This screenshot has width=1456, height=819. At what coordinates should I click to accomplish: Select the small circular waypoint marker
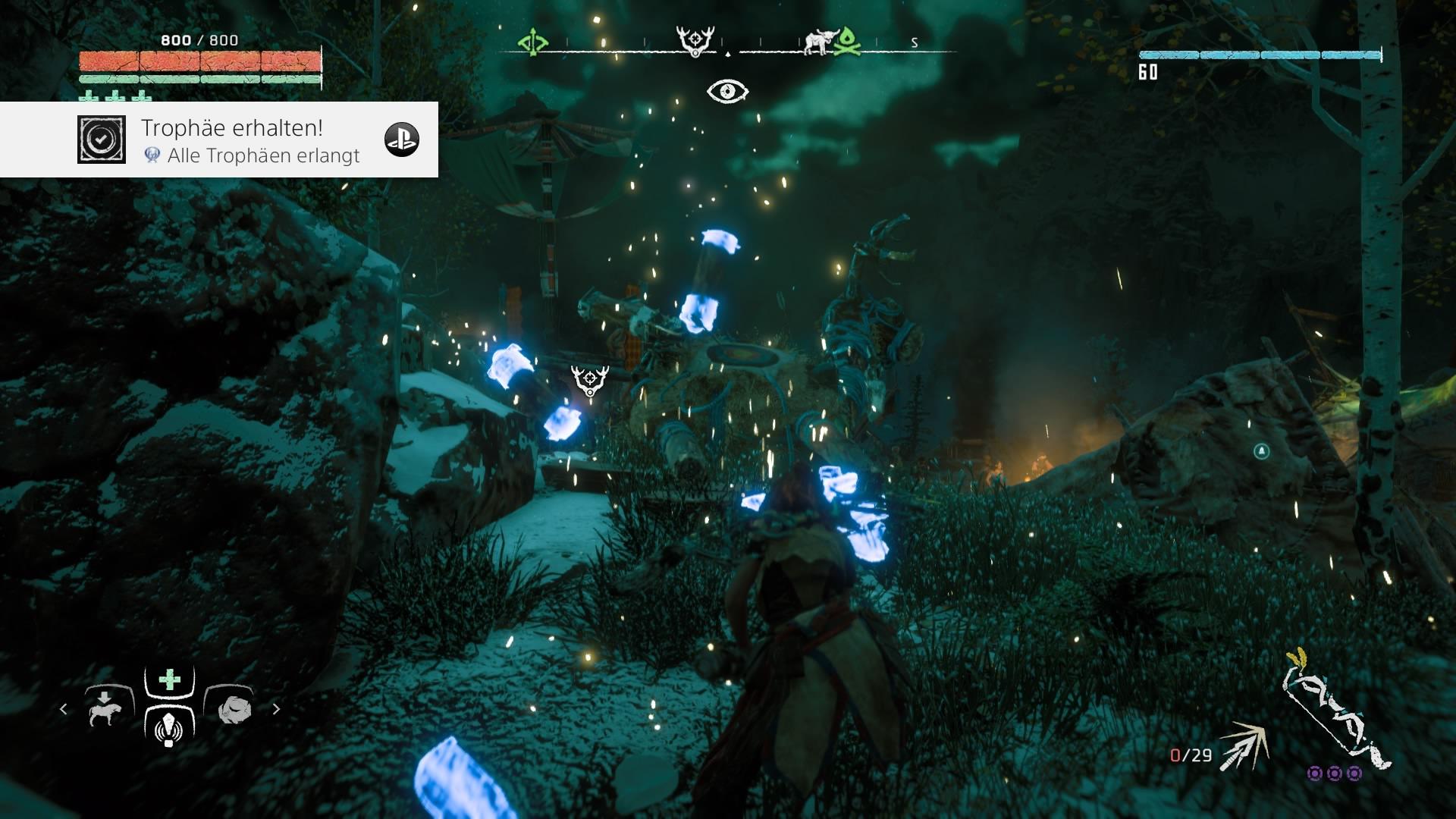(1261, 452)
